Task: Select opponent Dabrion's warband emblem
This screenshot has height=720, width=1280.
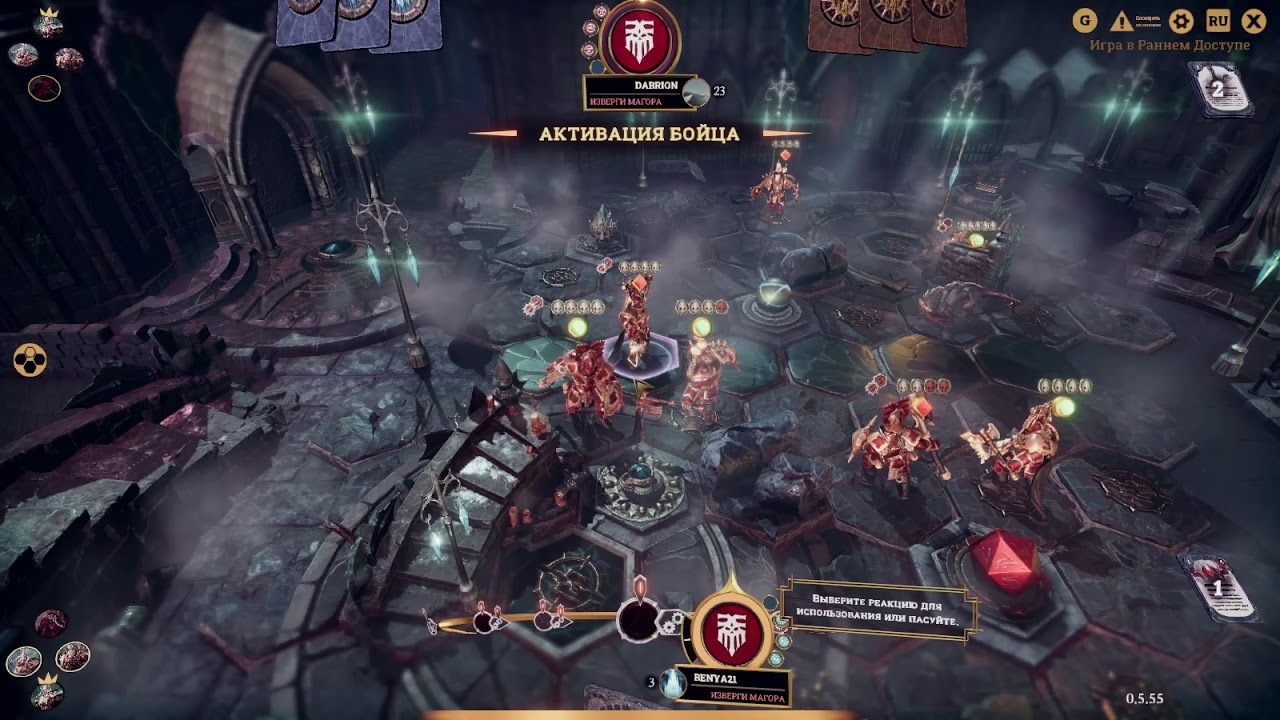Action: click(640, 38)
